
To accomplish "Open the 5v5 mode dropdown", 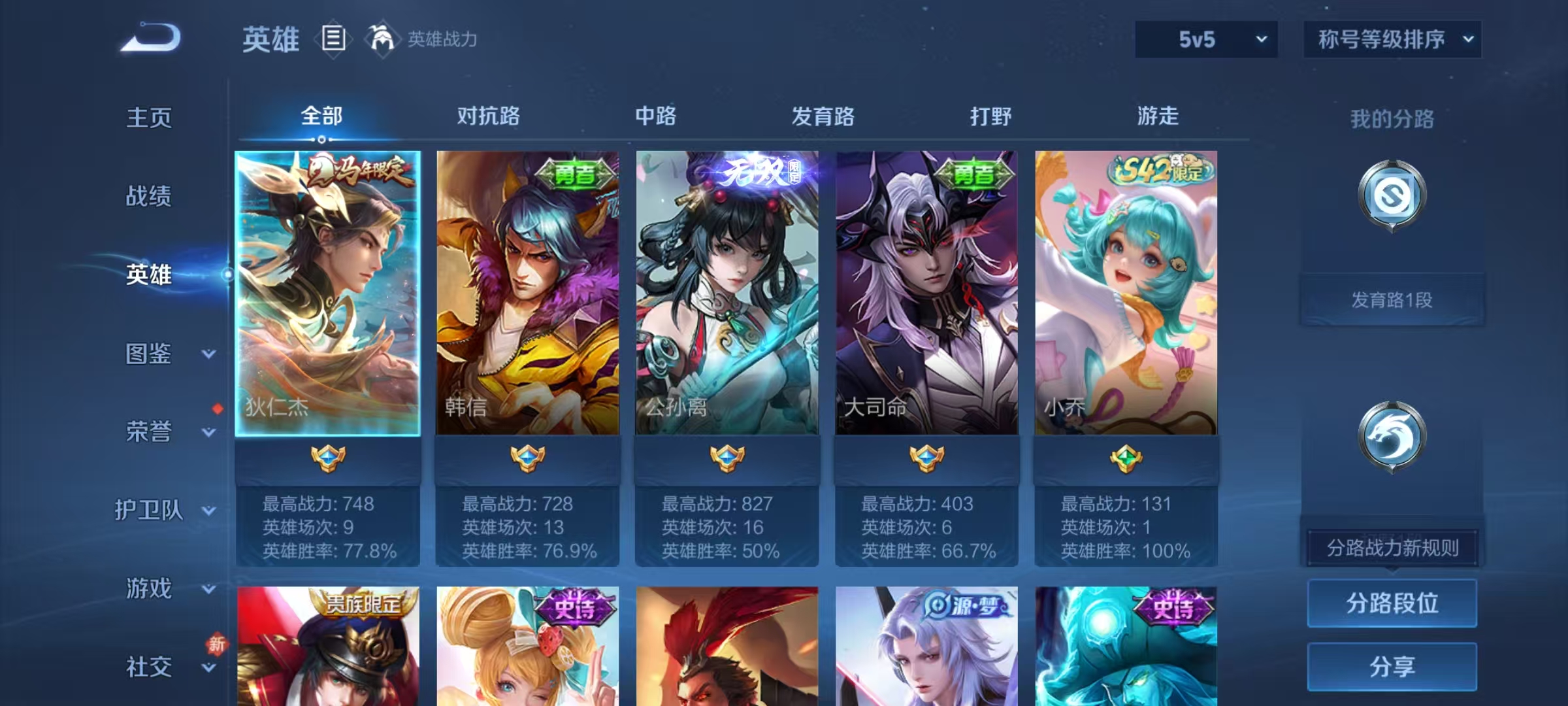I will [x=1206, y=39].
